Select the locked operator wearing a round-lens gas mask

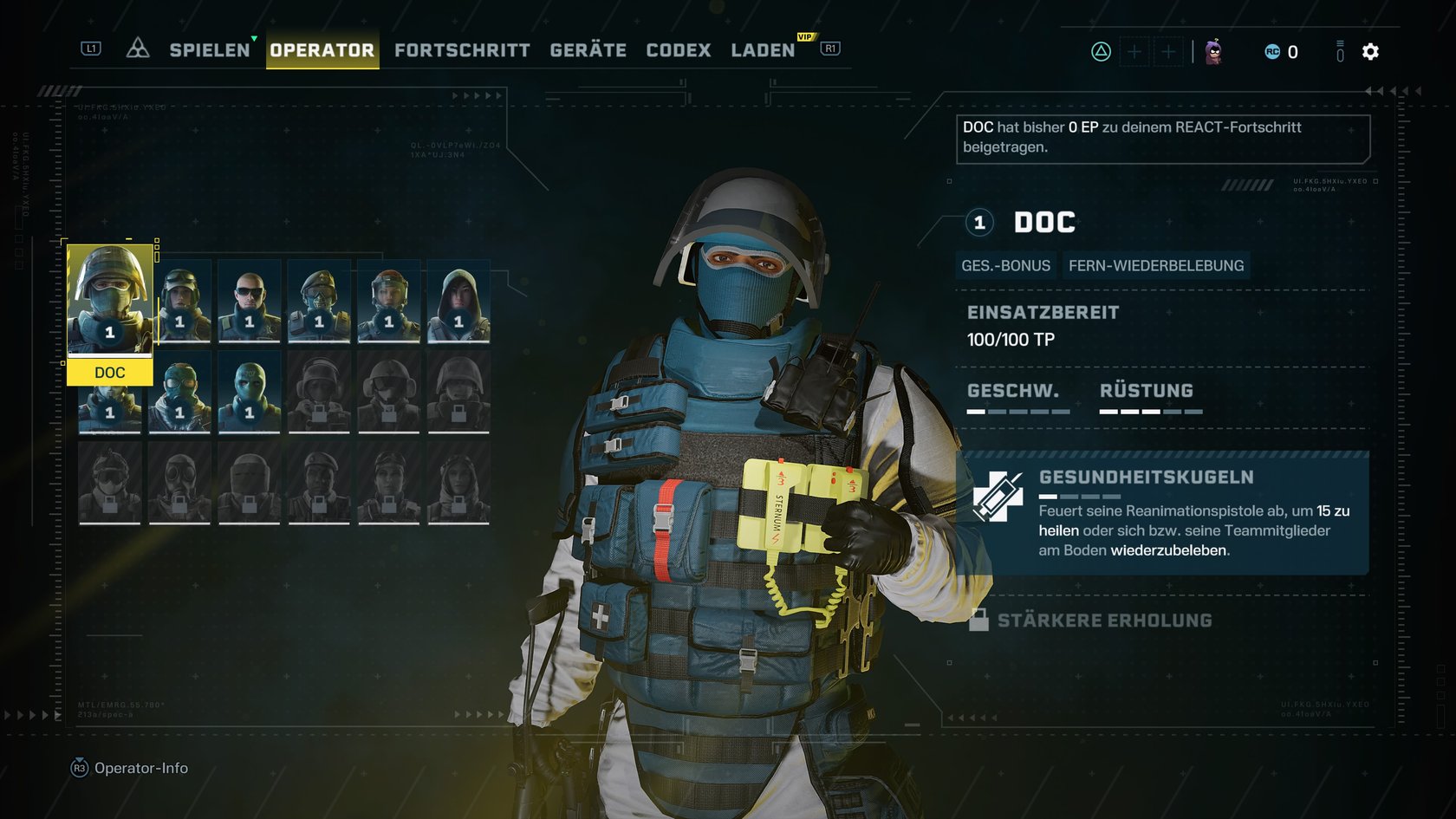pyautogui.click(x=179, y=483)
